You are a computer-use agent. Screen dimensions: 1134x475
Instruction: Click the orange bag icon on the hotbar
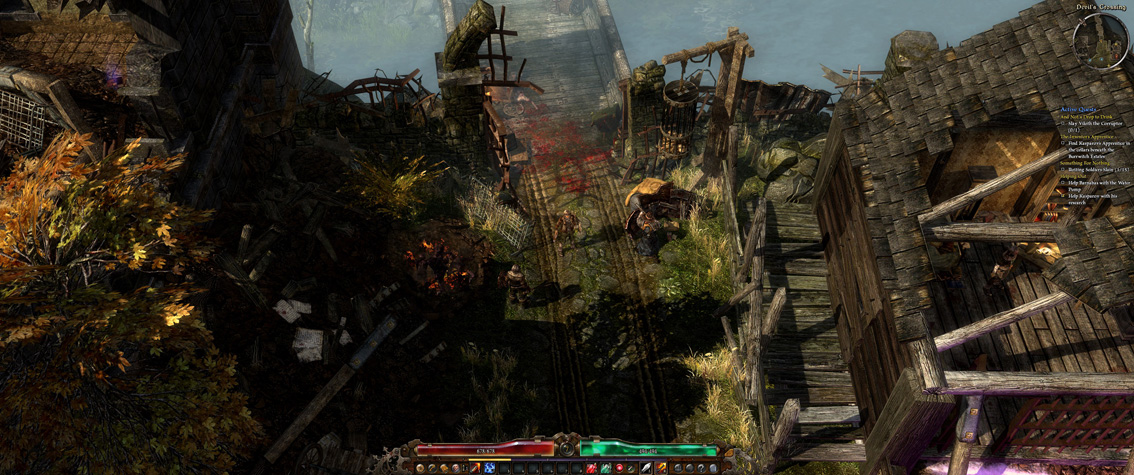(x=444, y=468)
